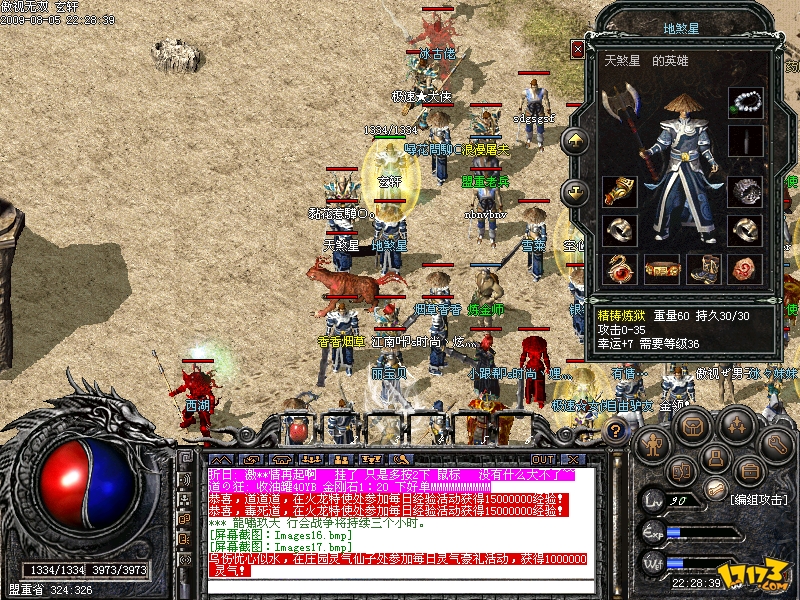Select the blue boots slot

702,268
